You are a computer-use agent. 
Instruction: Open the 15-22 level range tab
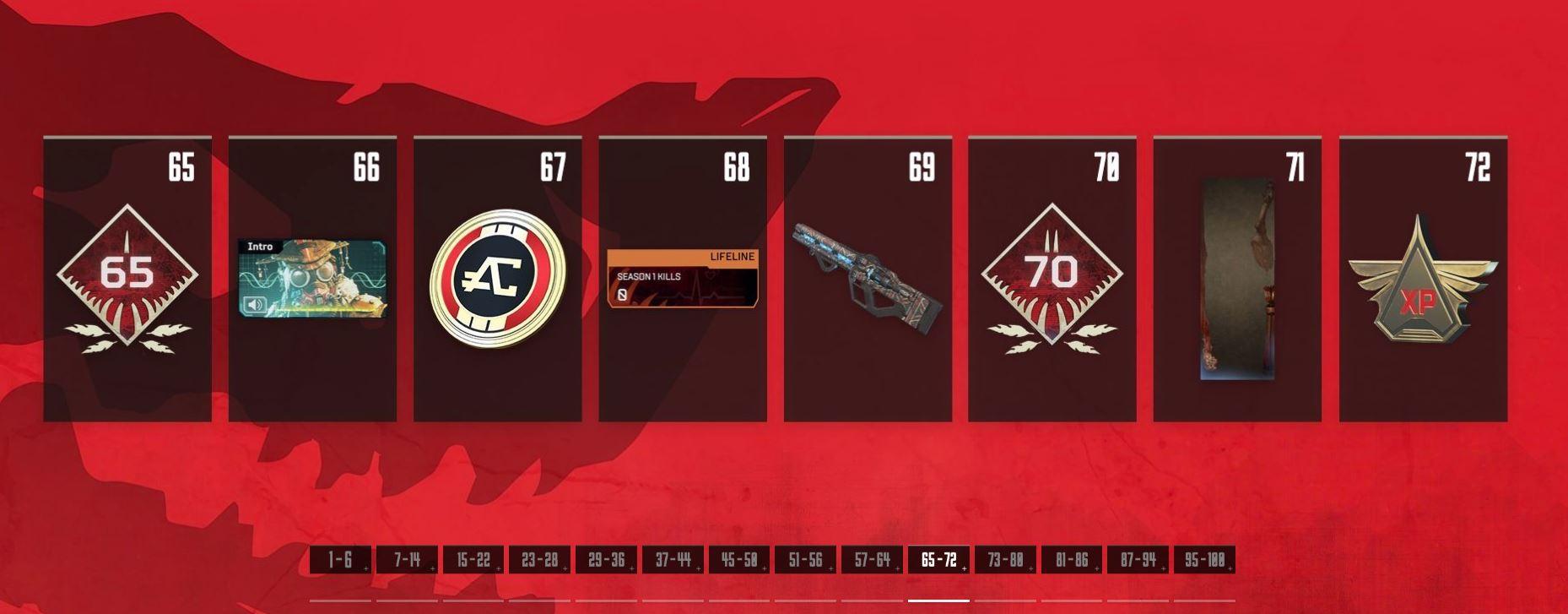pyautogui.click(x=473, y=560)
